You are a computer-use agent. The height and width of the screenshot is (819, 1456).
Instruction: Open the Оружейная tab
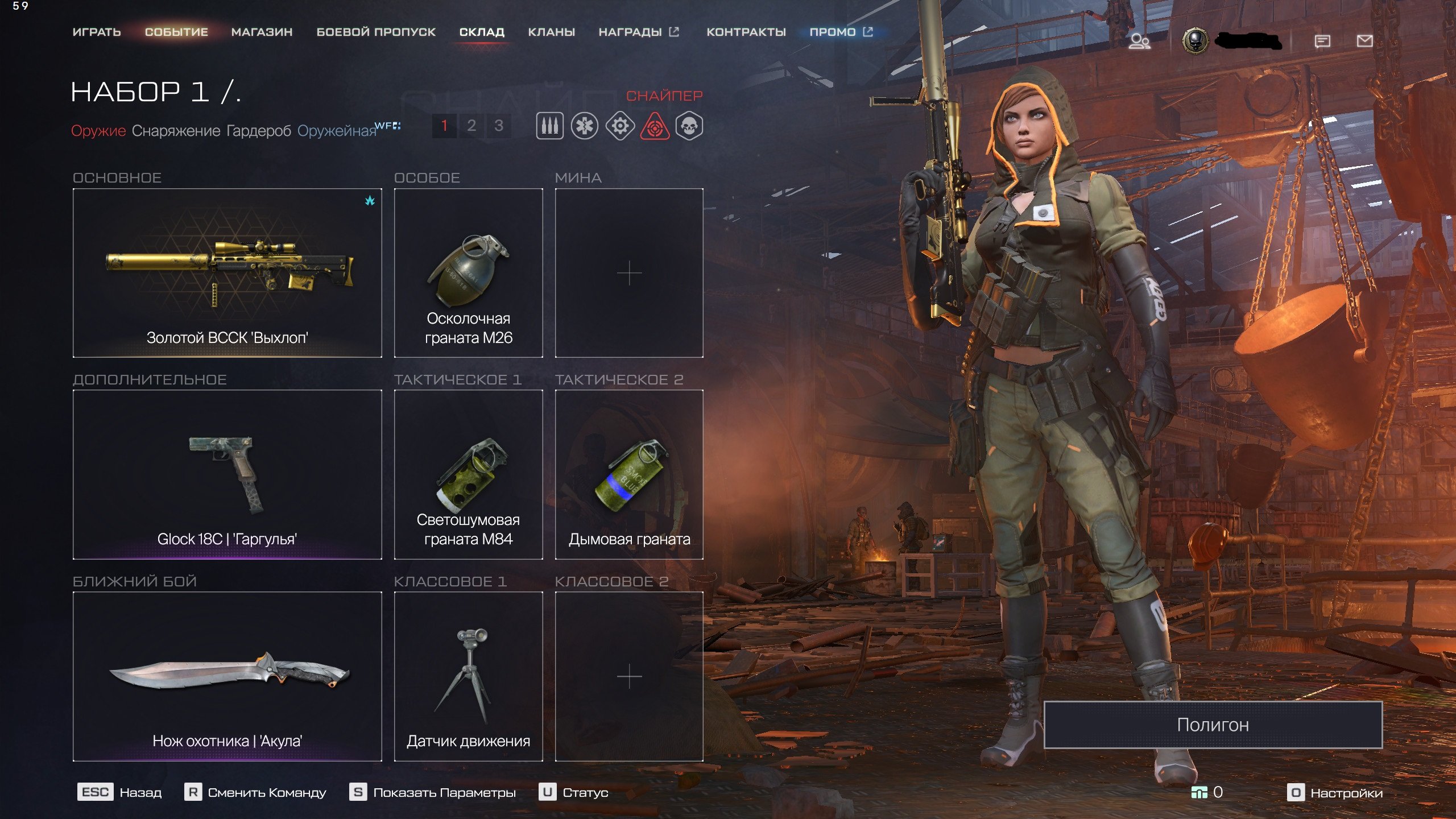click(x=337, y=131)
